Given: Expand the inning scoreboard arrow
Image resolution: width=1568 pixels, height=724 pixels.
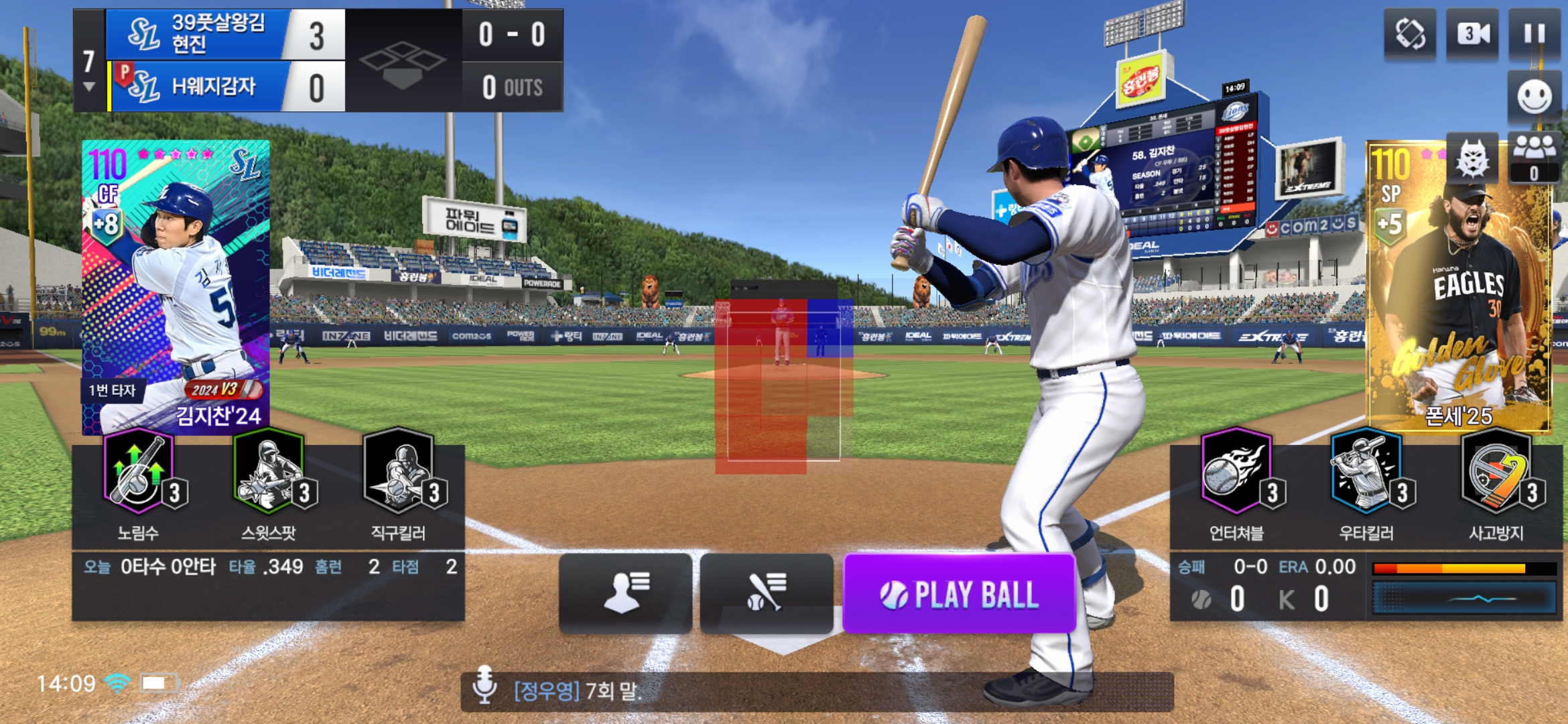Looking at the screenshot, I should pyautogui.click(x=88, y=87).
